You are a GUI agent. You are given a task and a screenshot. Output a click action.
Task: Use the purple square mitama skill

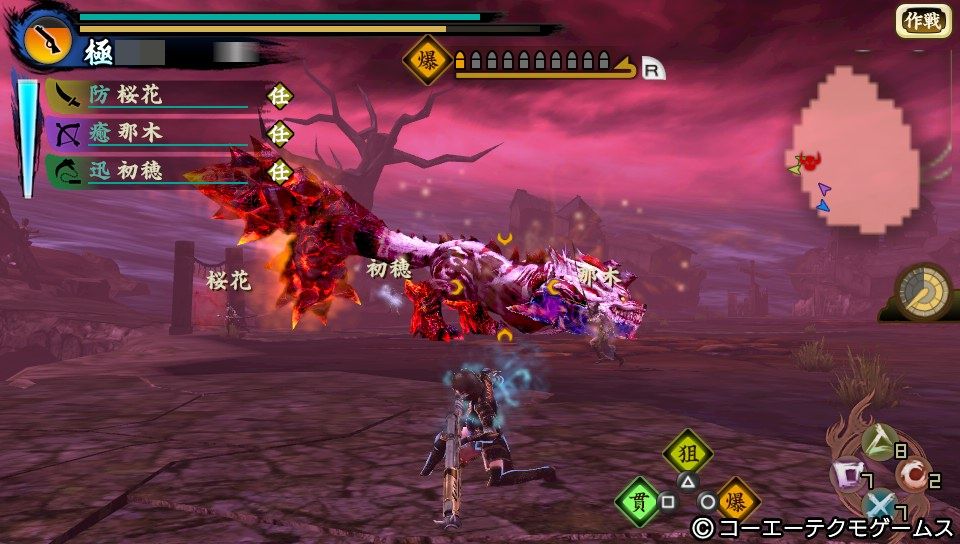coord(848,473)
